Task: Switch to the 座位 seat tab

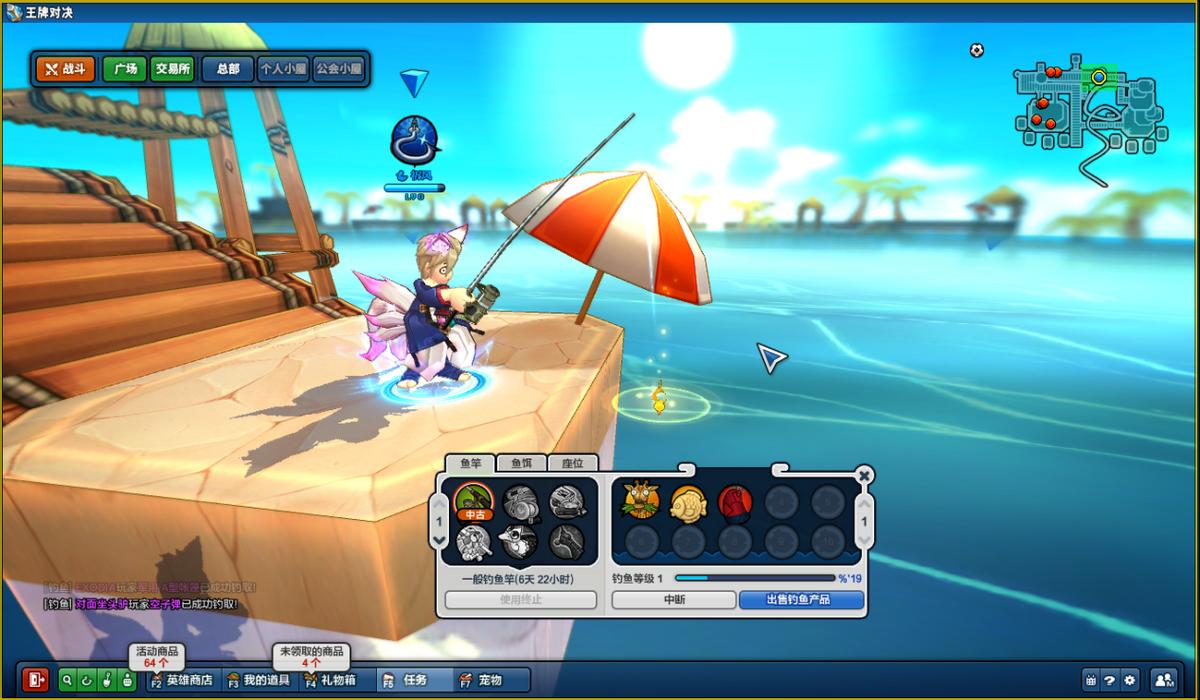Action: click(572, 463)
